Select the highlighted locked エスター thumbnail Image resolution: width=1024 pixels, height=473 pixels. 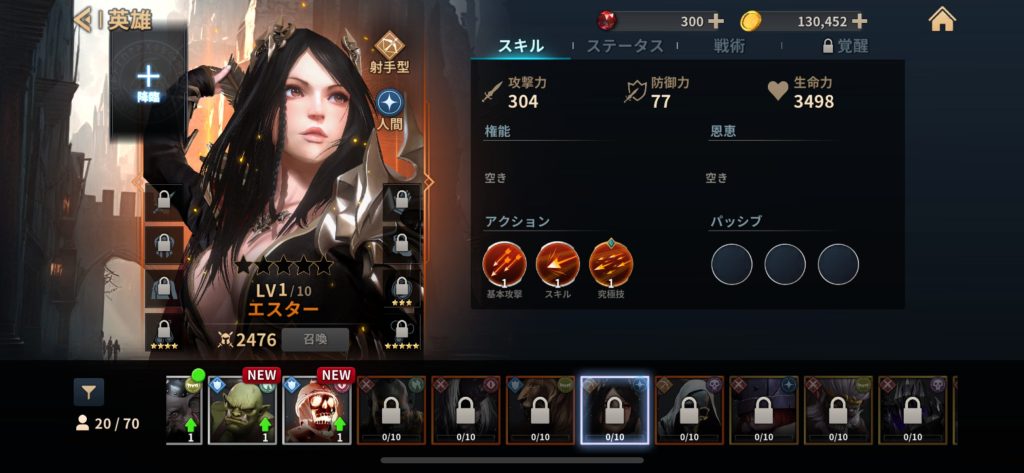point(614,409)
